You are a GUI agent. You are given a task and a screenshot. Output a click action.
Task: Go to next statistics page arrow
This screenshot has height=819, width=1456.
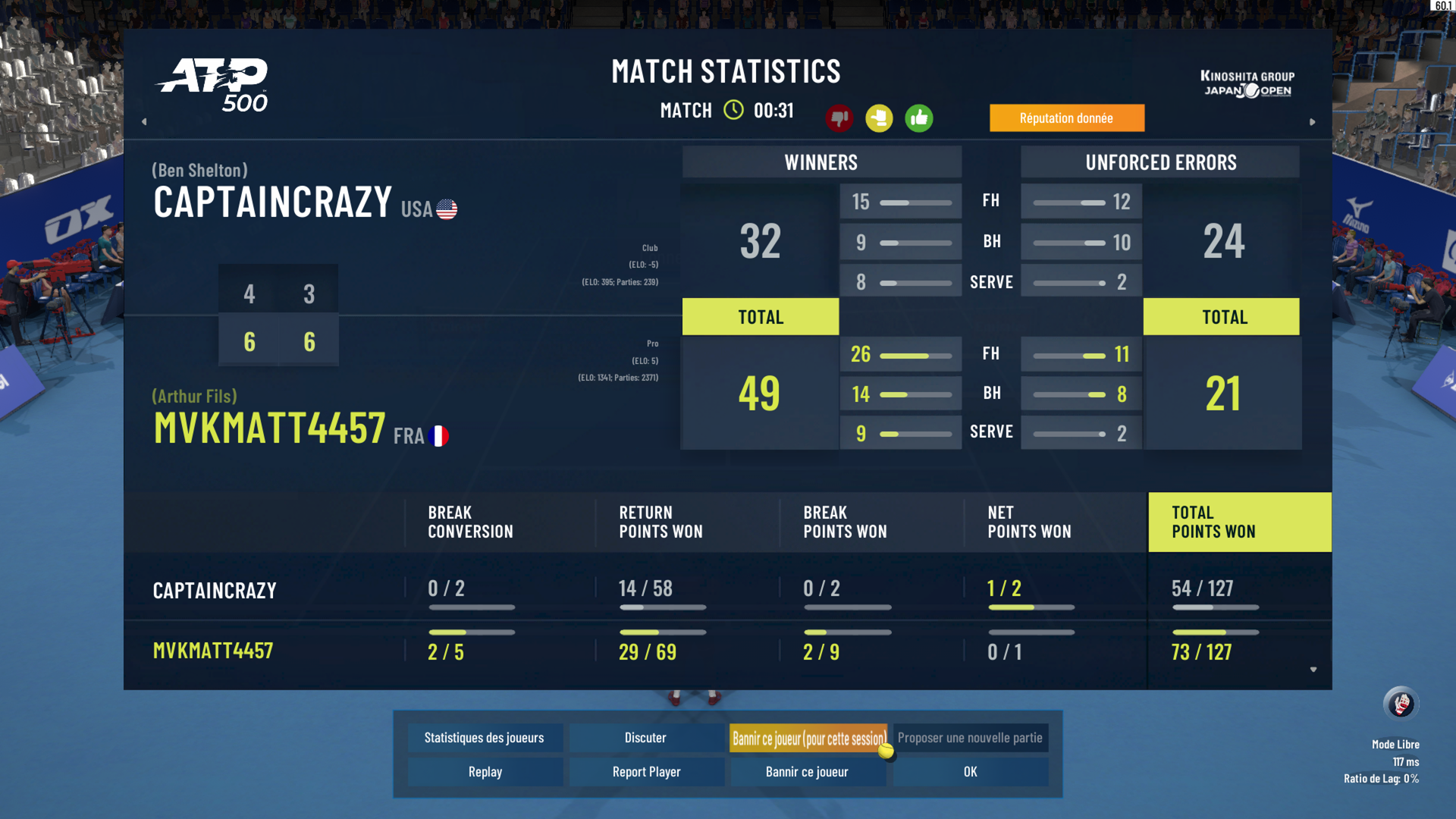(x=1313, y=121)
